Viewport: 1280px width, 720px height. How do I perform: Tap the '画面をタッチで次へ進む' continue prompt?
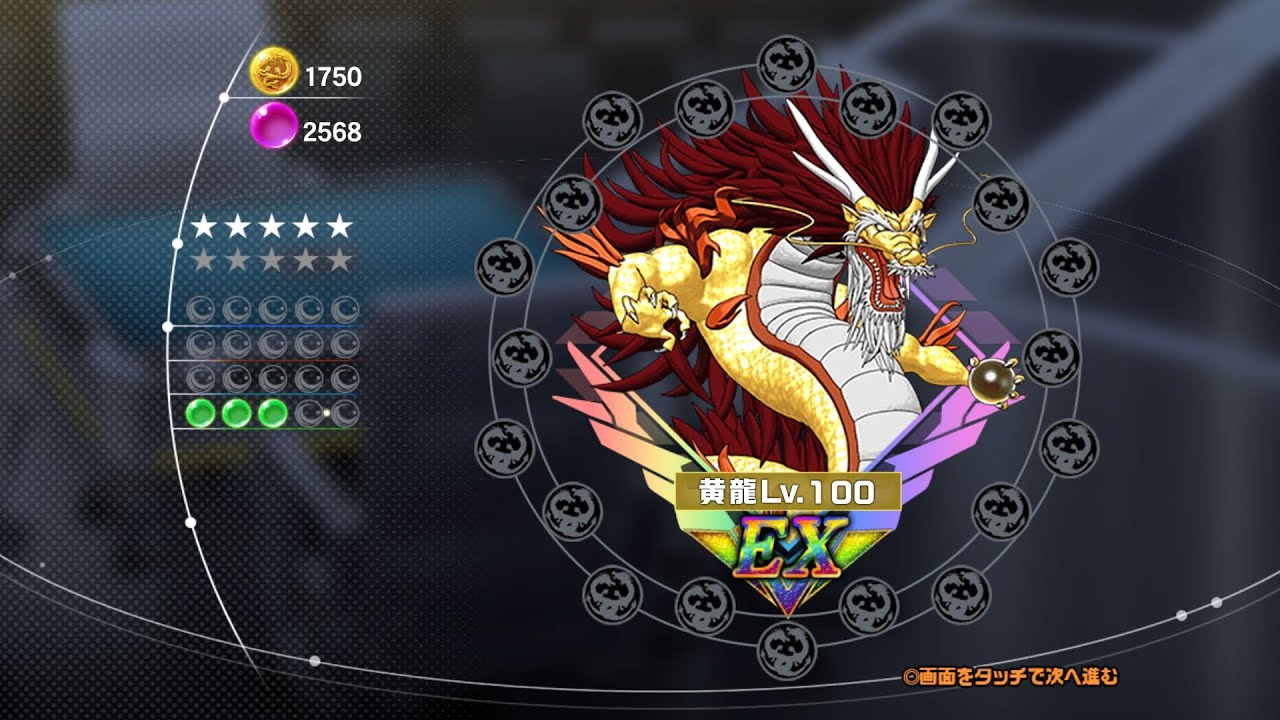point(1010,677)
